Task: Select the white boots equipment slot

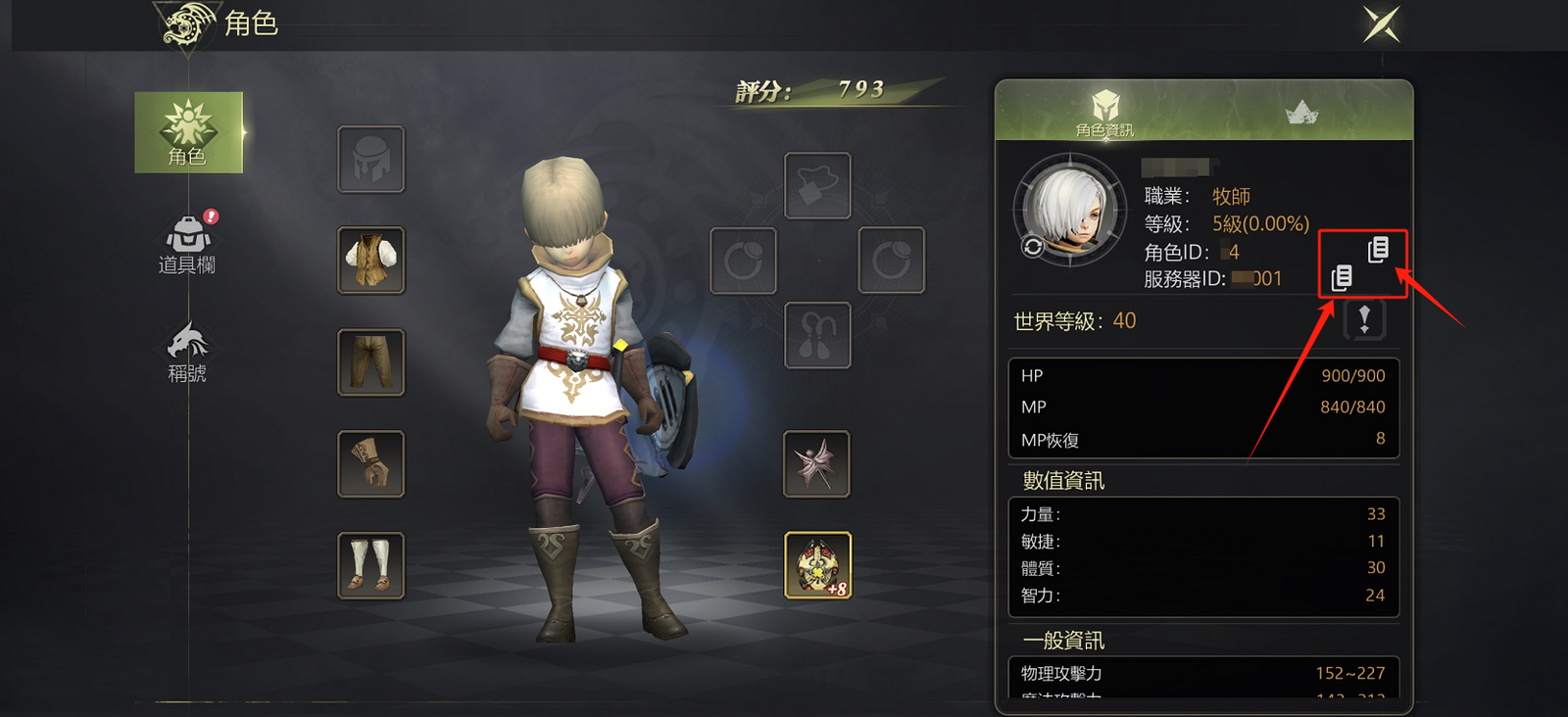Action: click(x=371, y=566)
